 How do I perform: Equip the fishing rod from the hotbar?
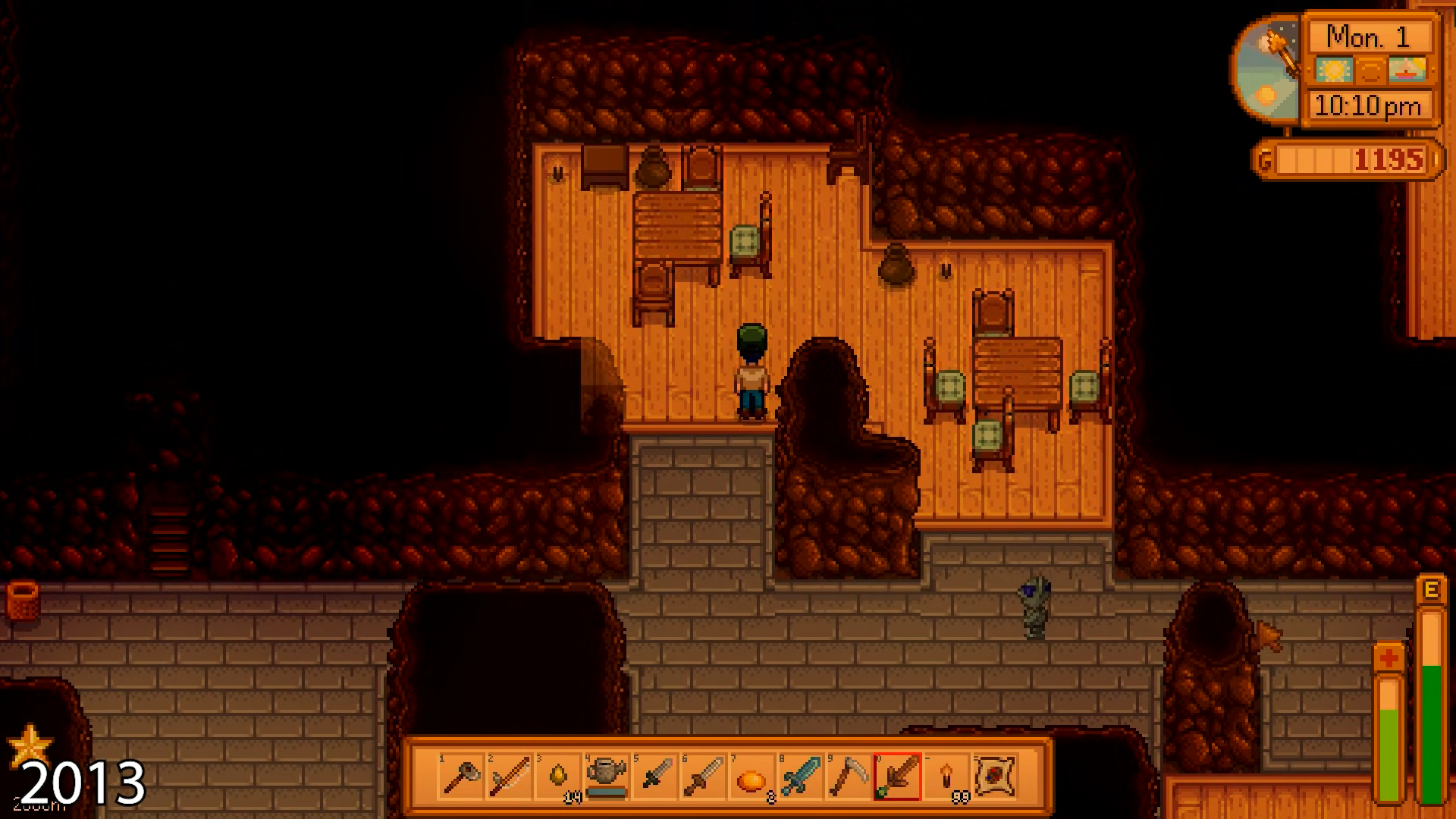pyautogui.click(x=510, y=777)
